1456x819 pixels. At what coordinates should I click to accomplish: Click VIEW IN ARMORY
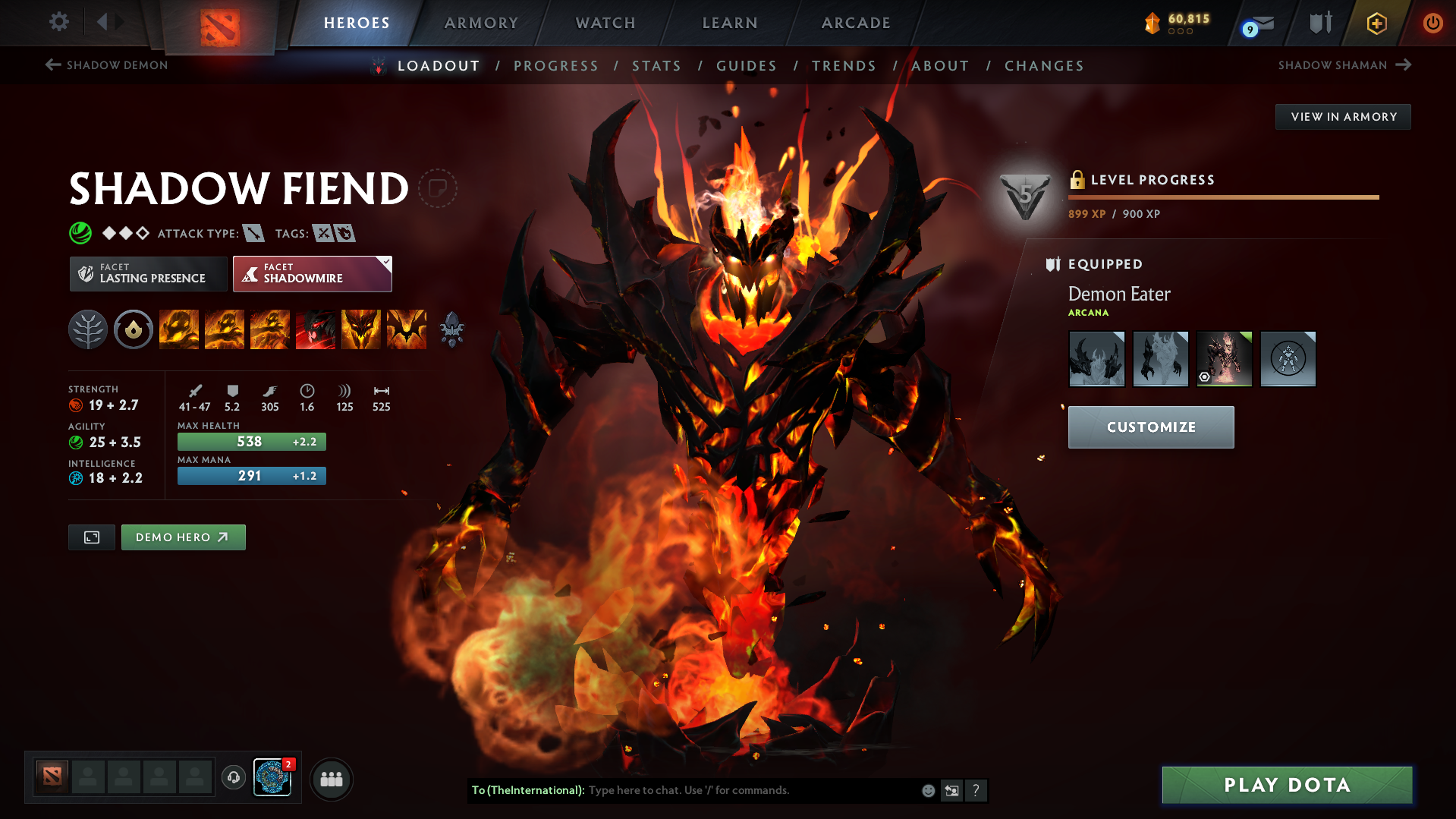pos(1343,116)
